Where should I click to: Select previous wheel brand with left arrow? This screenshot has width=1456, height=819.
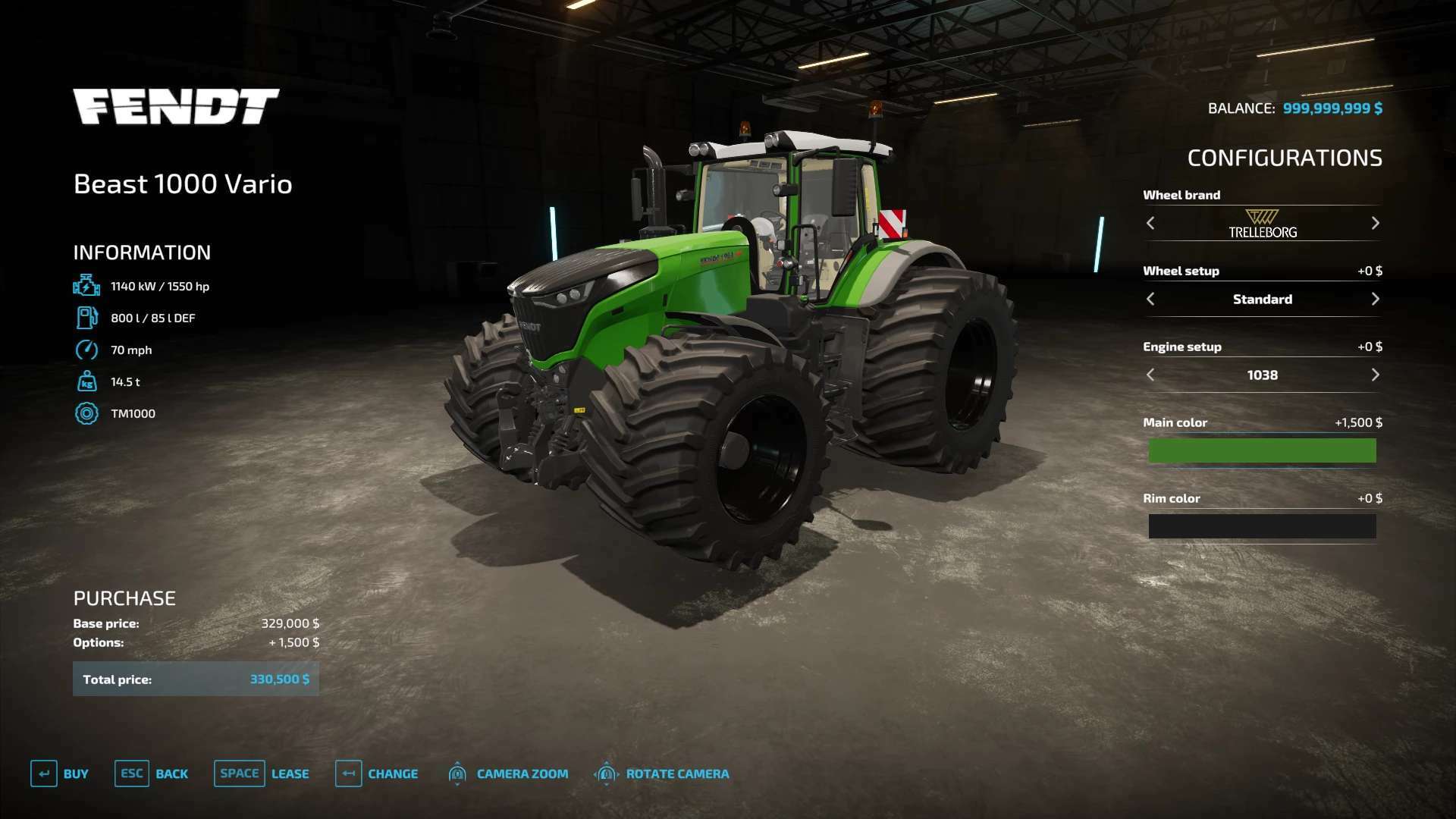(x=1150, y=223)
